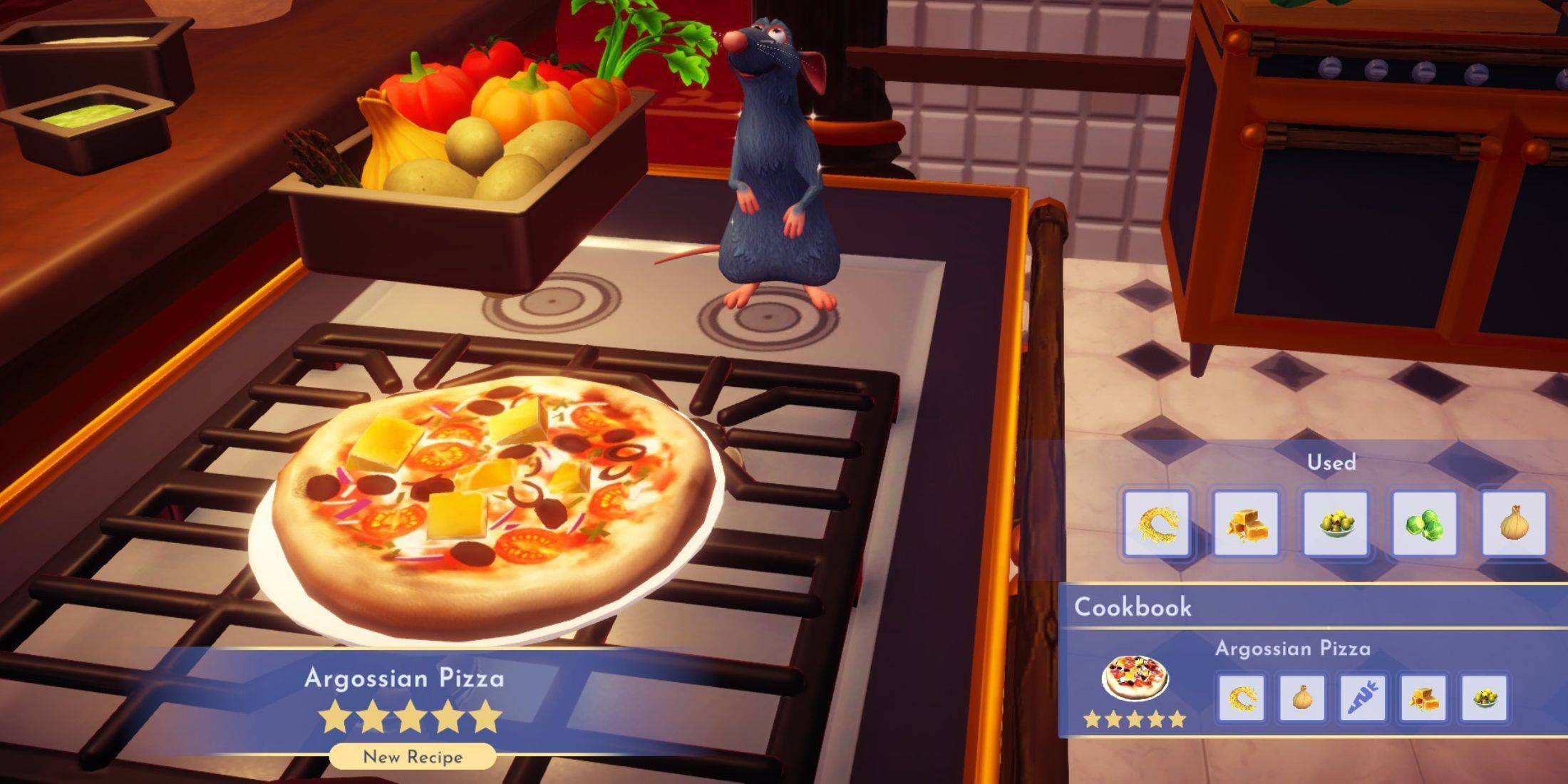Click the five-star rating in the Cookbook entry
1568x784 pixels.
pos(1135,718)
